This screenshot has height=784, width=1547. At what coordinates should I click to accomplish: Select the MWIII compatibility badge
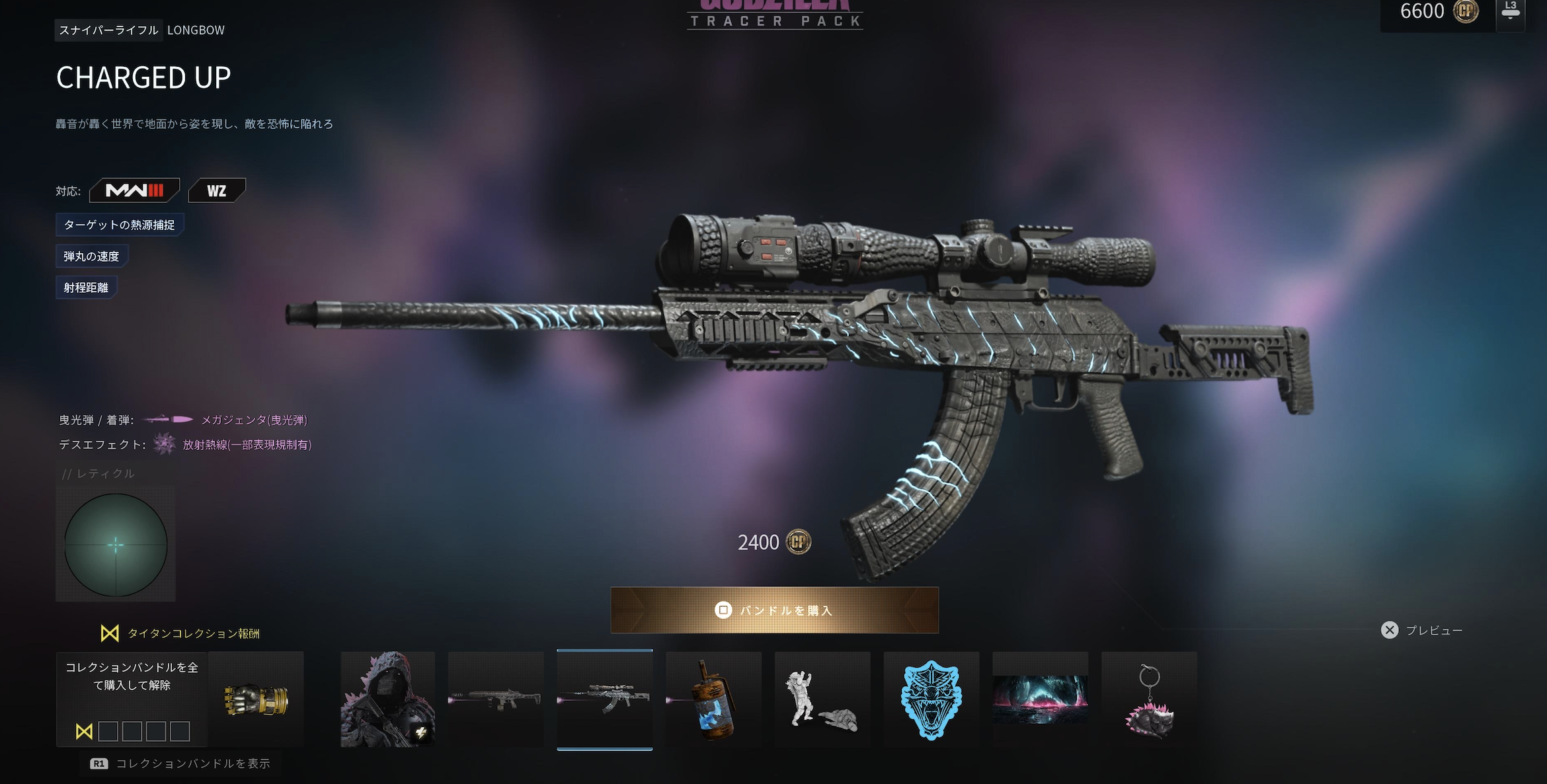[x=134, y=191]
